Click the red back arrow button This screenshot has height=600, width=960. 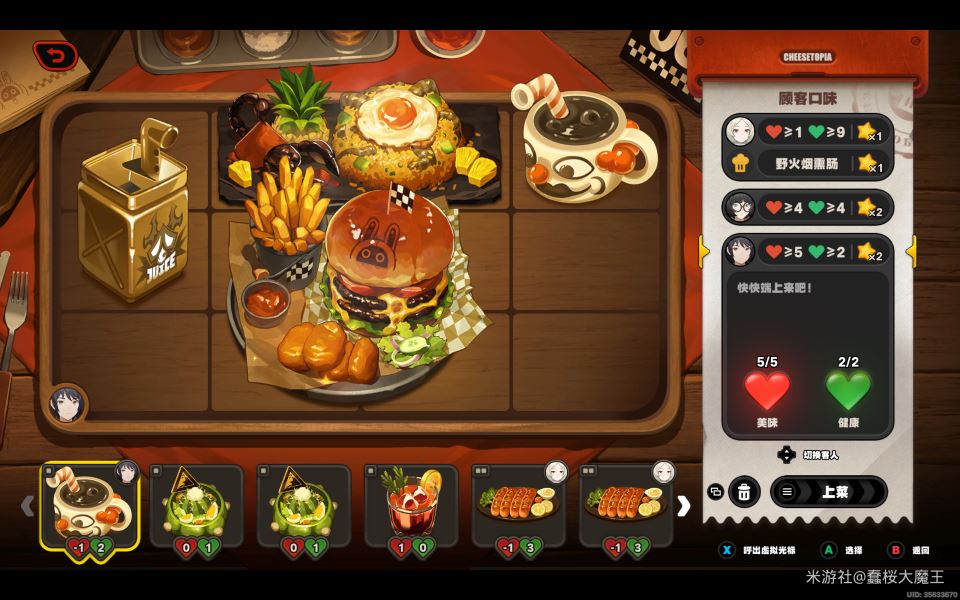pyautogui.click(x=55, y=56)
